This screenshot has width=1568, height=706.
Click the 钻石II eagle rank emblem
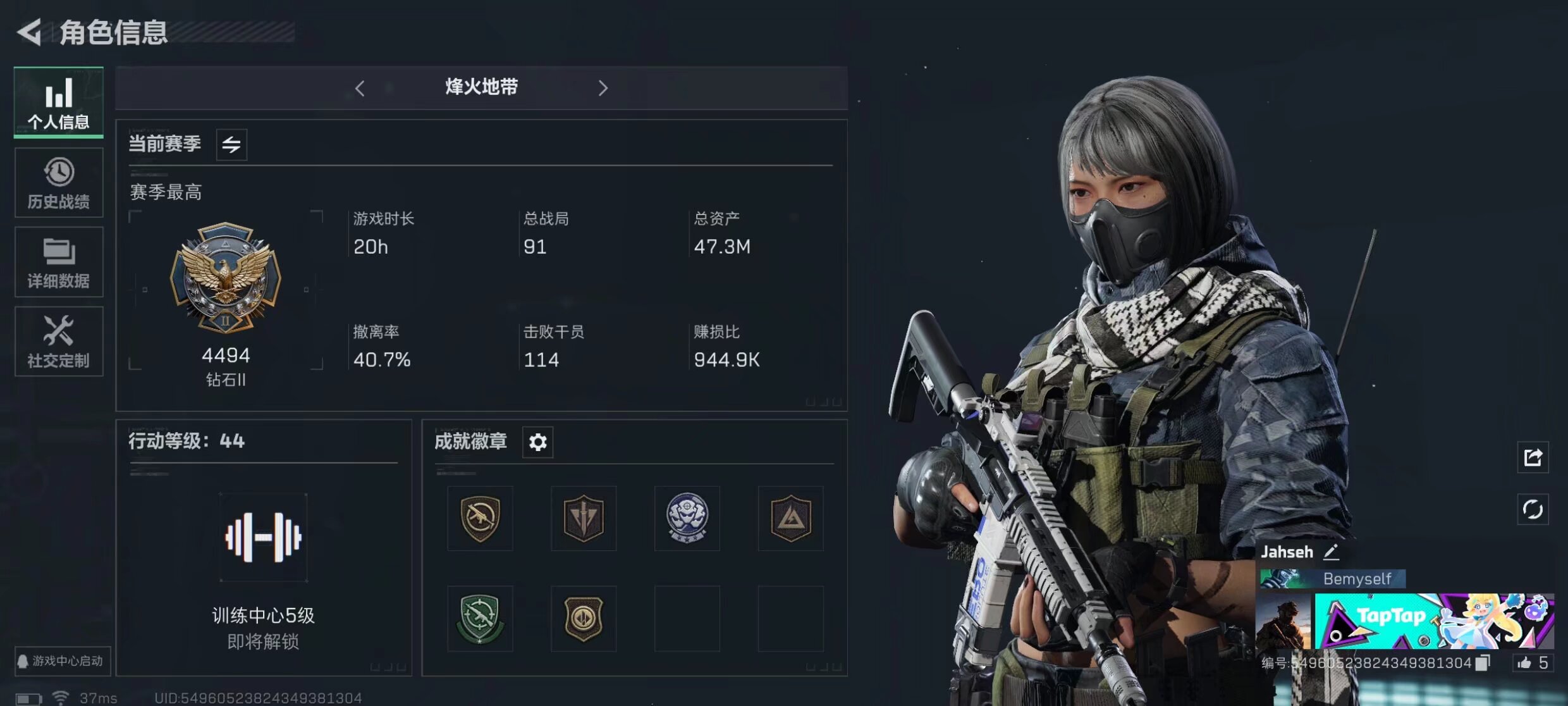[226, 276]
